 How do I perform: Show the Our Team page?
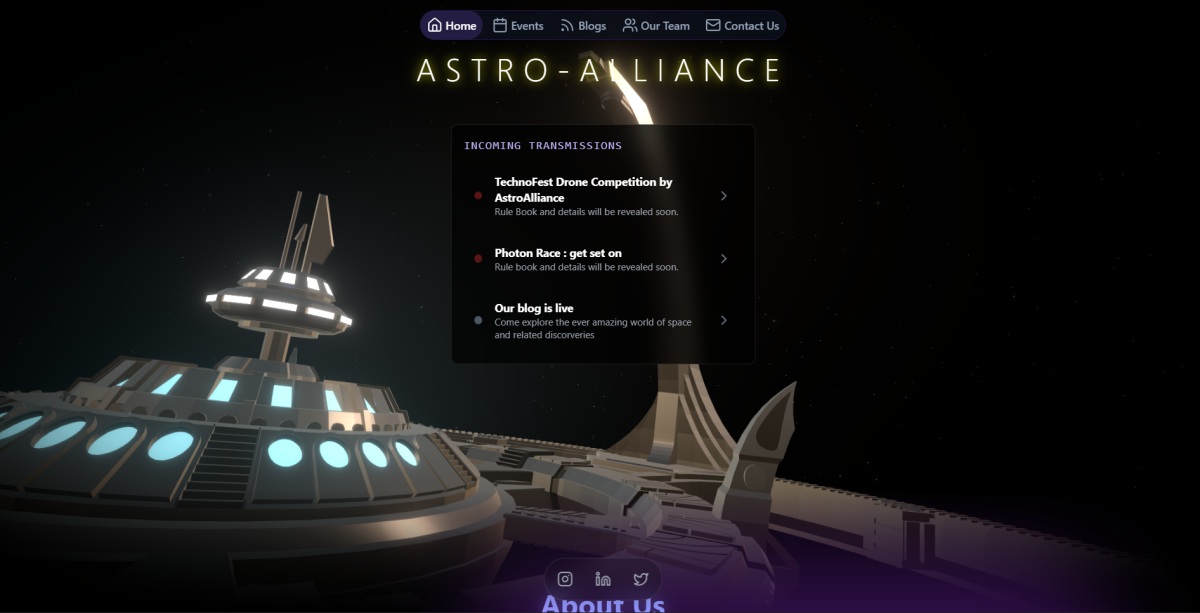coord(656,26)
